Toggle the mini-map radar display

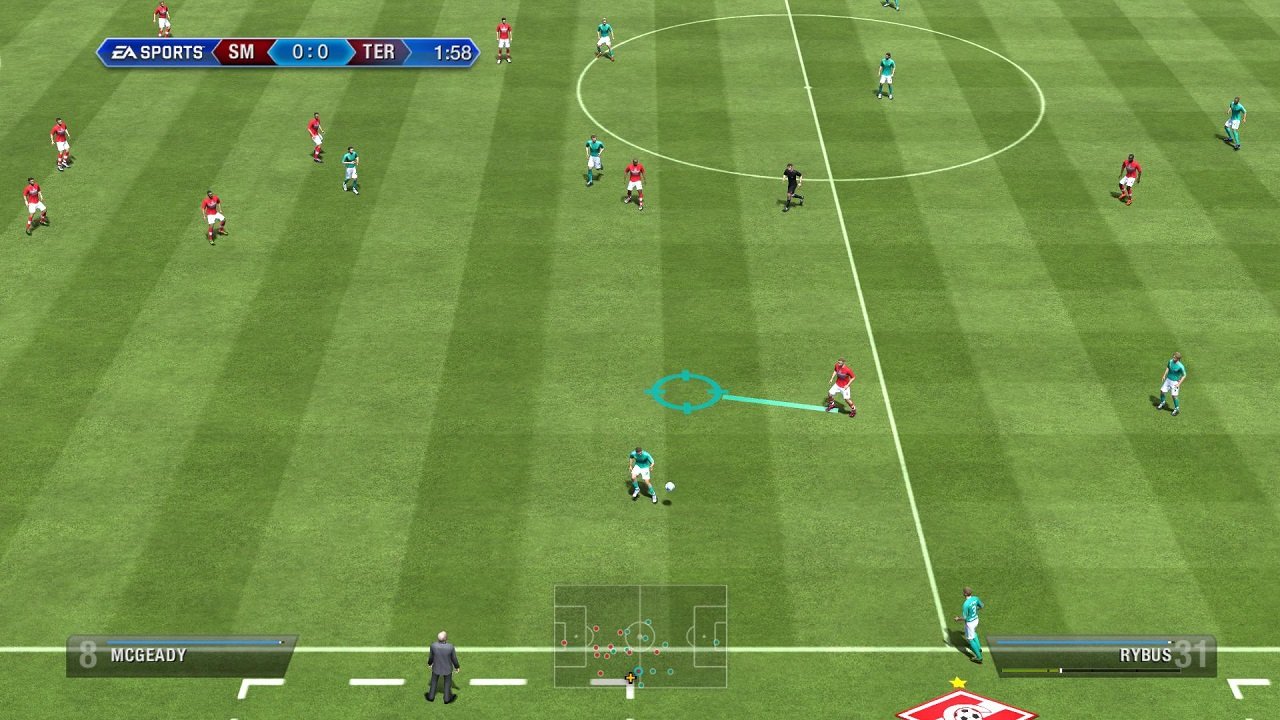click(640, 640)
